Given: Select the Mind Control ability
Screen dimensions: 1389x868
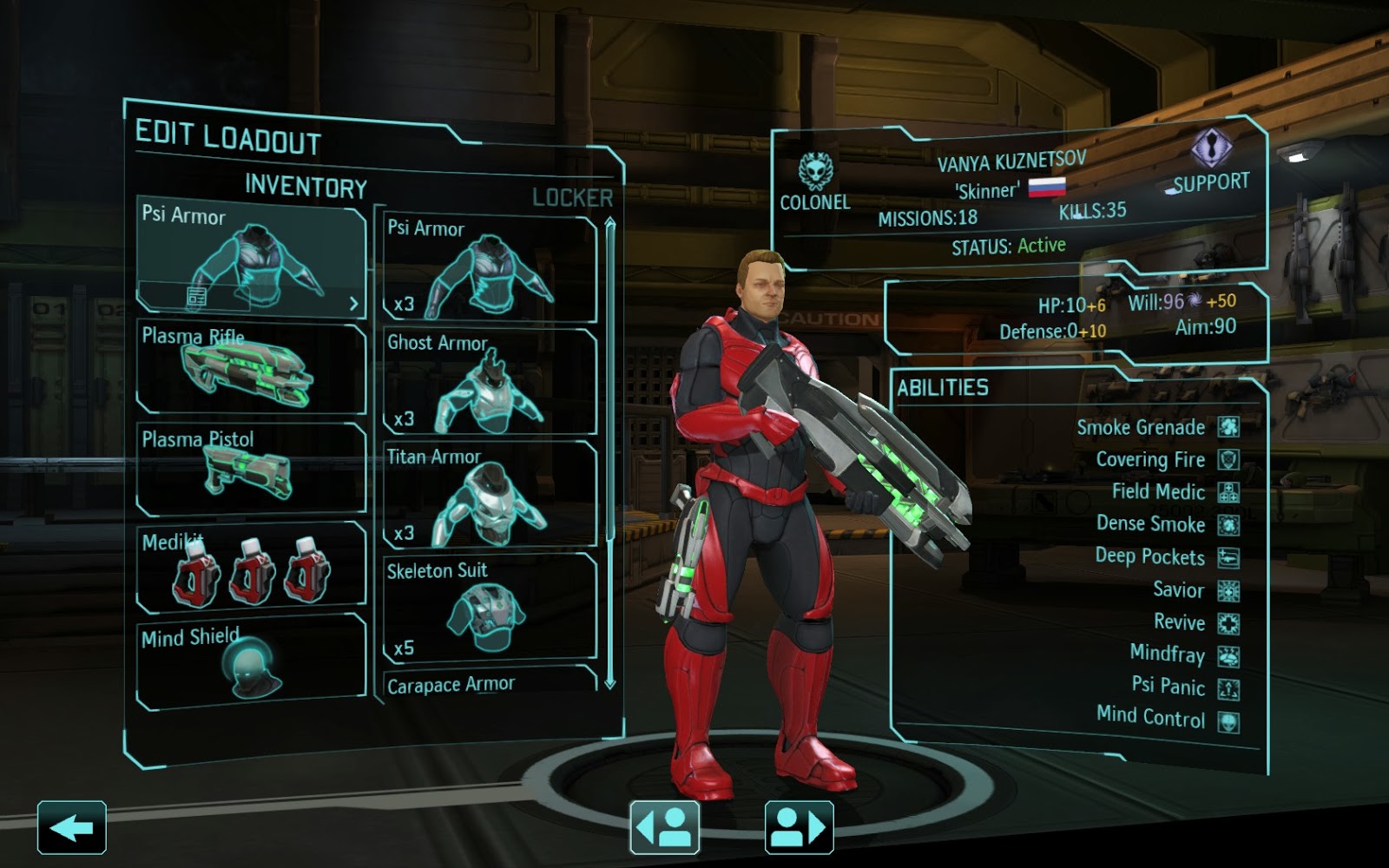Looking at the screenshot, I should (1166, 718).
